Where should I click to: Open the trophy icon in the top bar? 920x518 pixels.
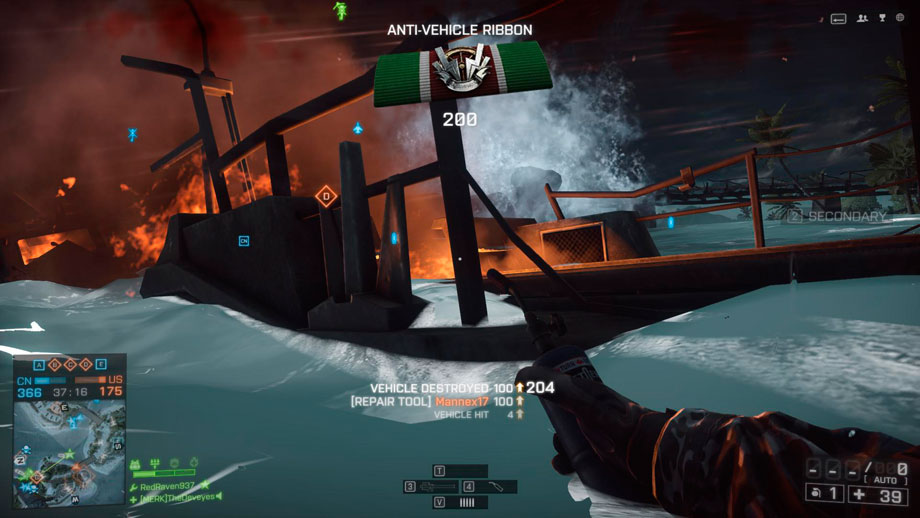882,18
